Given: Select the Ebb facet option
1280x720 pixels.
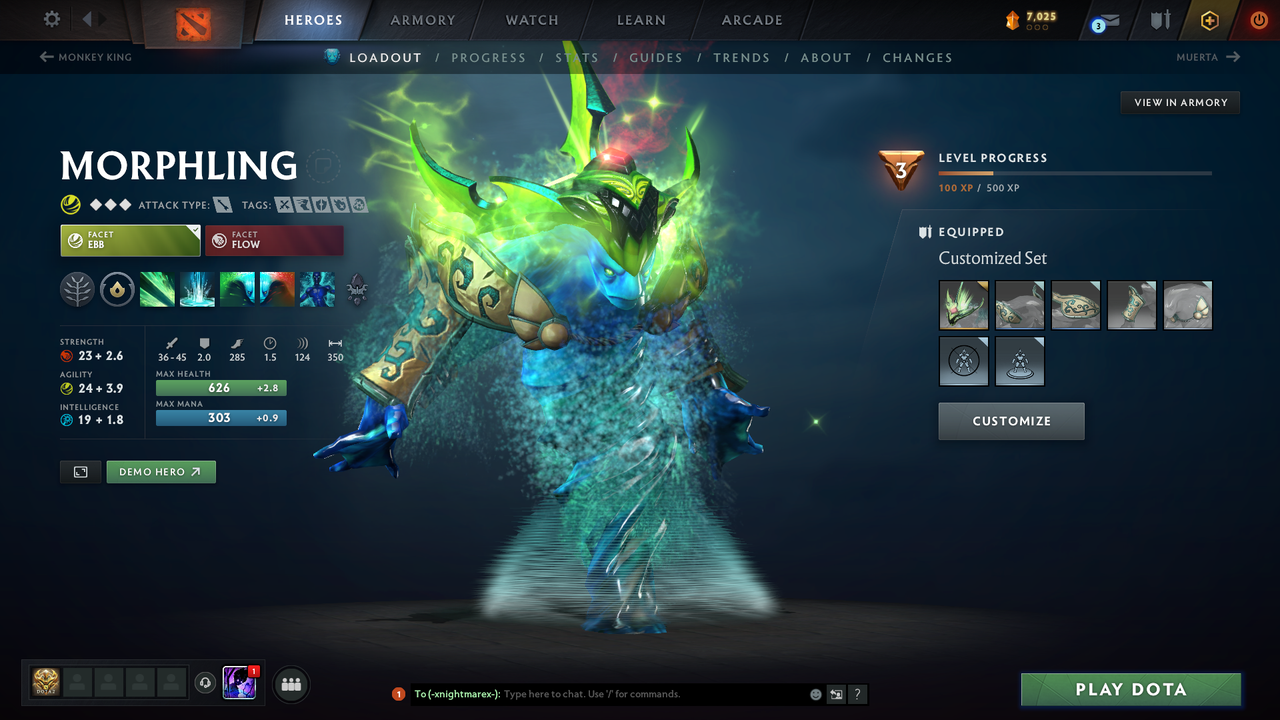Looking at the screenshot, I should (x=130, y=240).
